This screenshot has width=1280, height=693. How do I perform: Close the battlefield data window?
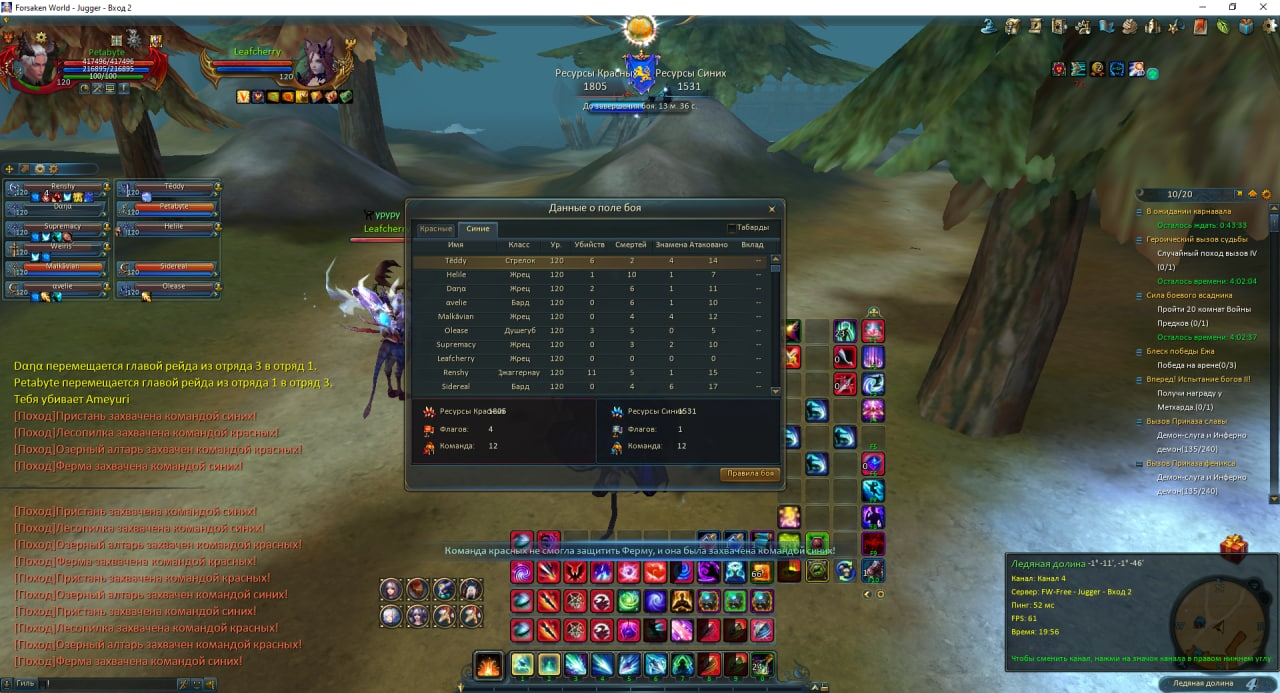(x=771, y=209)
